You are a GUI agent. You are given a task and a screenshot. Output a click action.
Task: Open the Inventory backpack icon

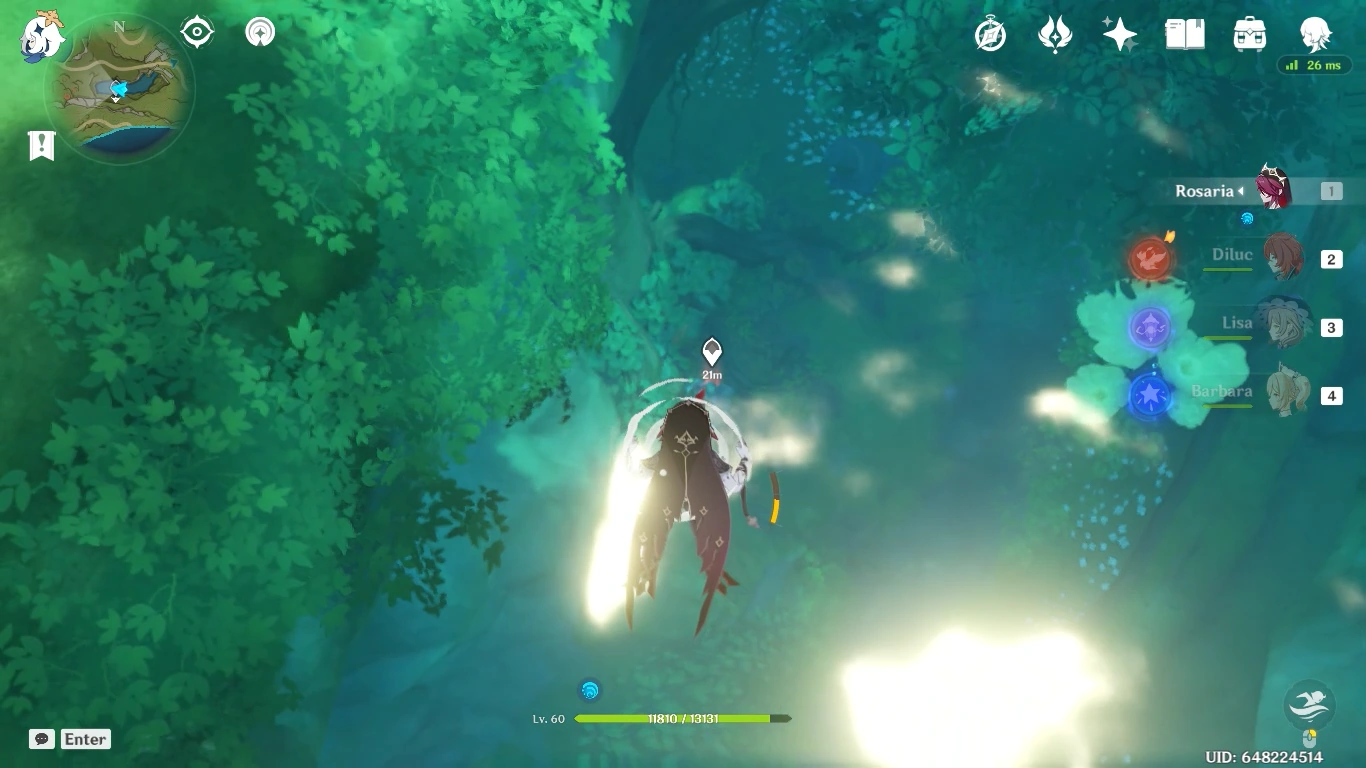pyautogui.click(x=1249, y=33)
